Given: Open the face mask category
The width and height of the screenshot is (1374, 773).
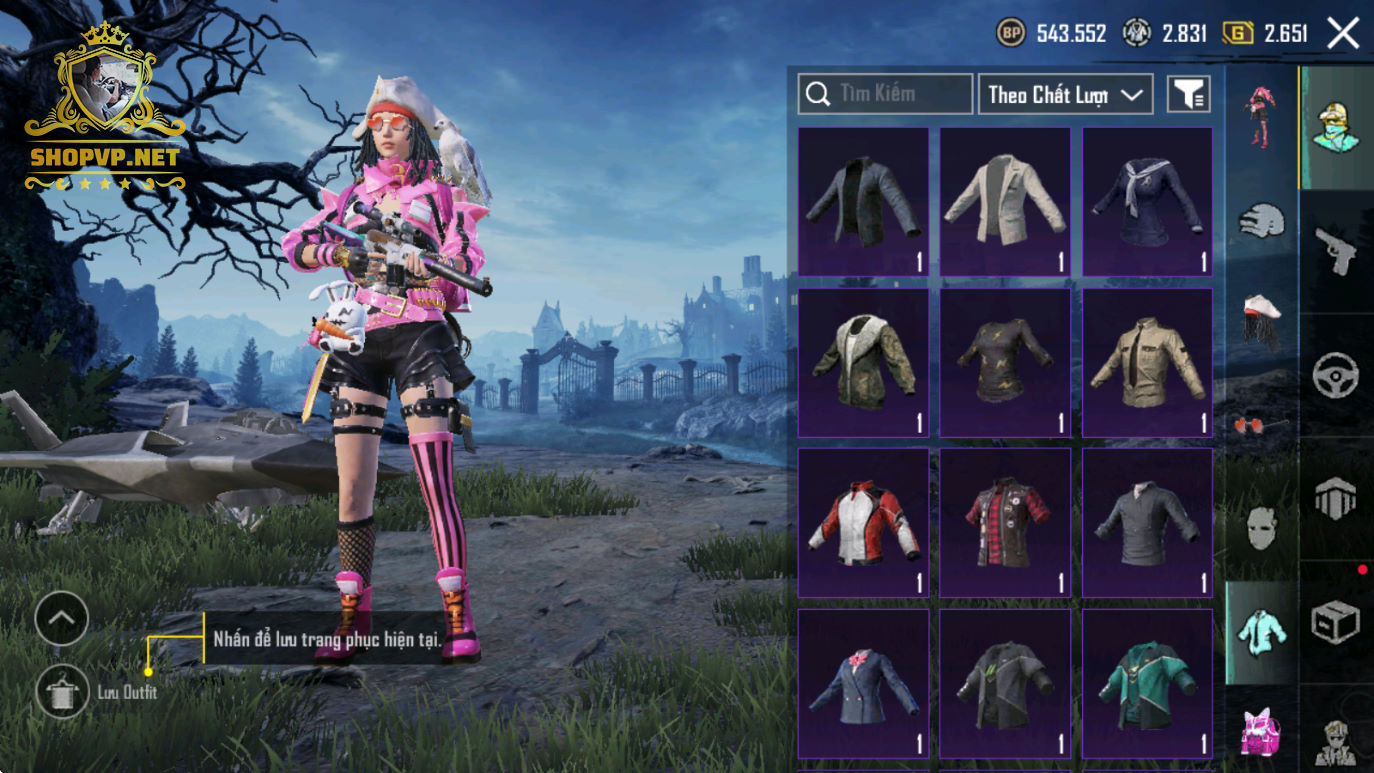Looking at the screenshot, I should [1261, 528].
